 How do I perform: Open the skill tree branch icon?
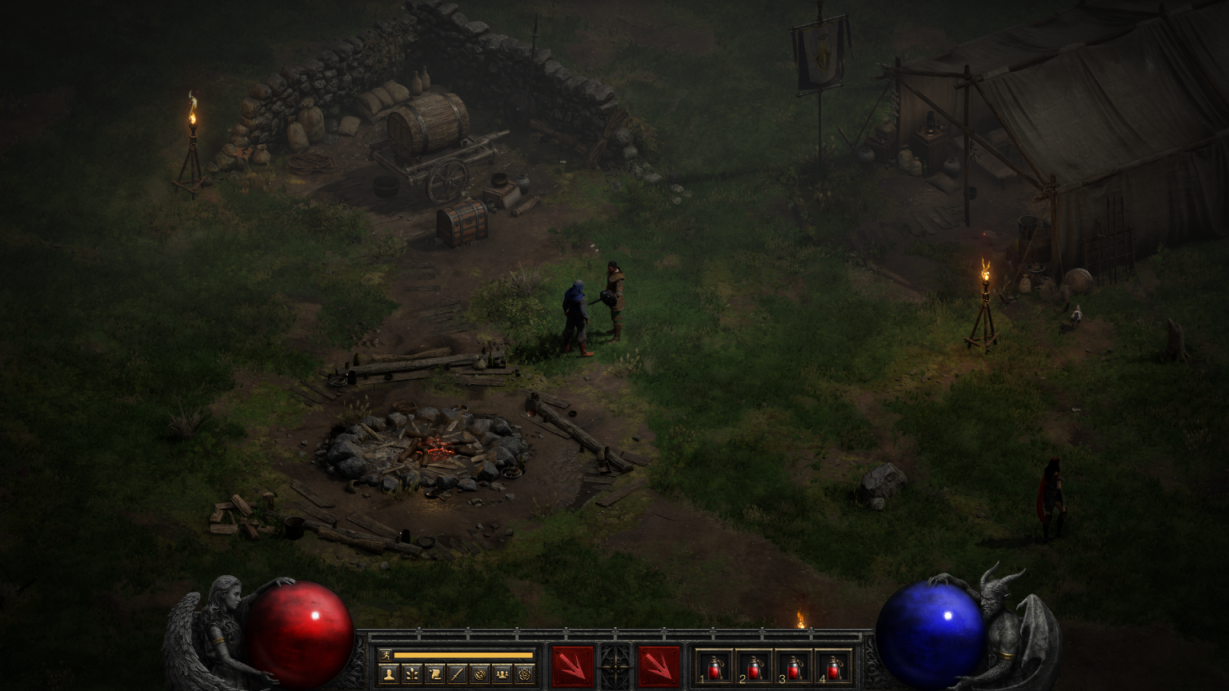[x=411, y=674]
